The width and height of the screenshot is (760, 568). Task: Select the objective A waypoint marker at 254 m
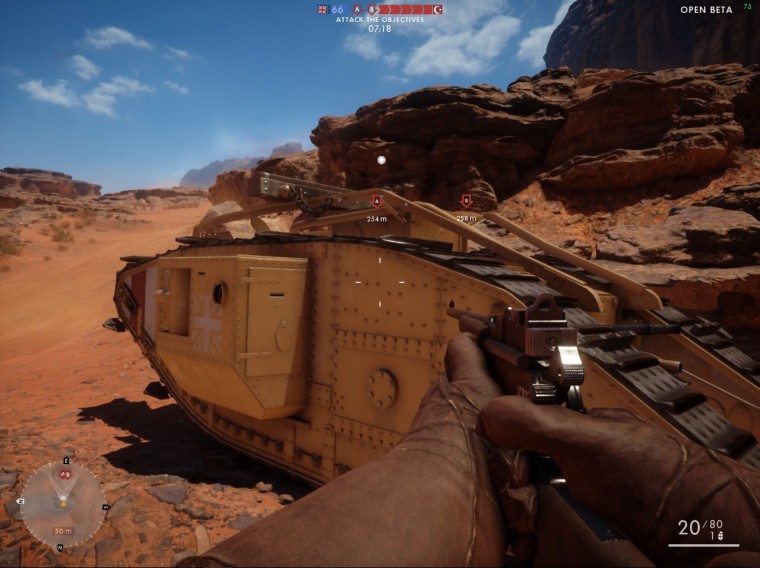[x=377, y=201]
